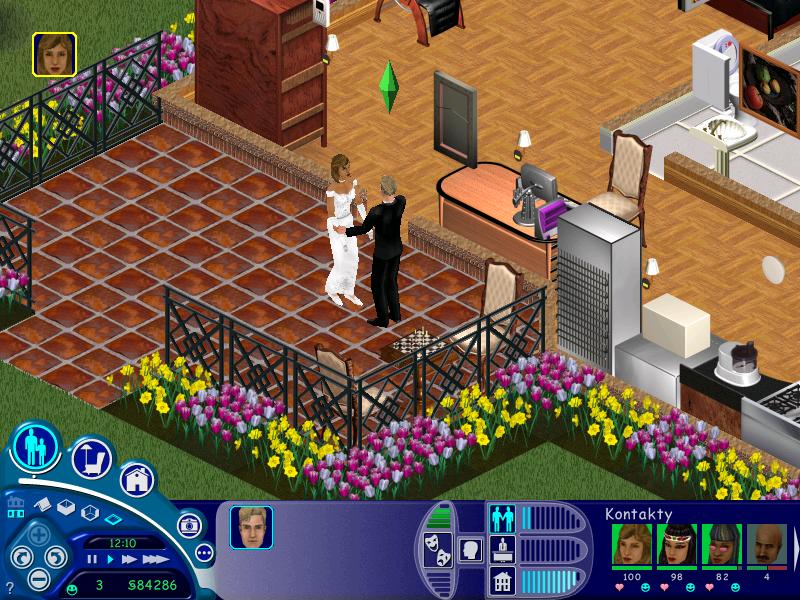
Task: Switch to Live mode with the family icon
Action: (35, 449)
